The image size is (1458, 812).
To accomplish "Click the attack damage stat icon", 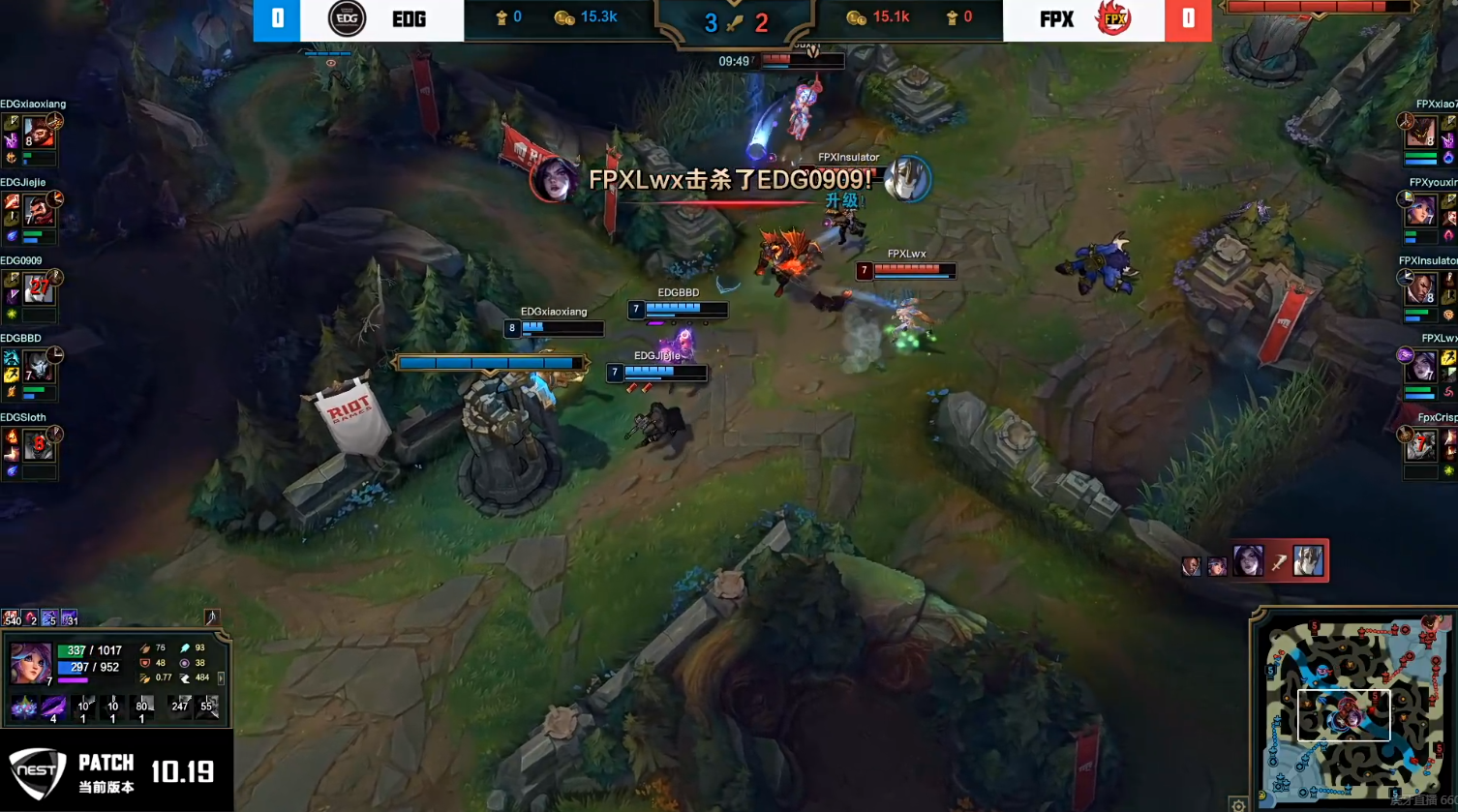I will [x=145, y=648].
